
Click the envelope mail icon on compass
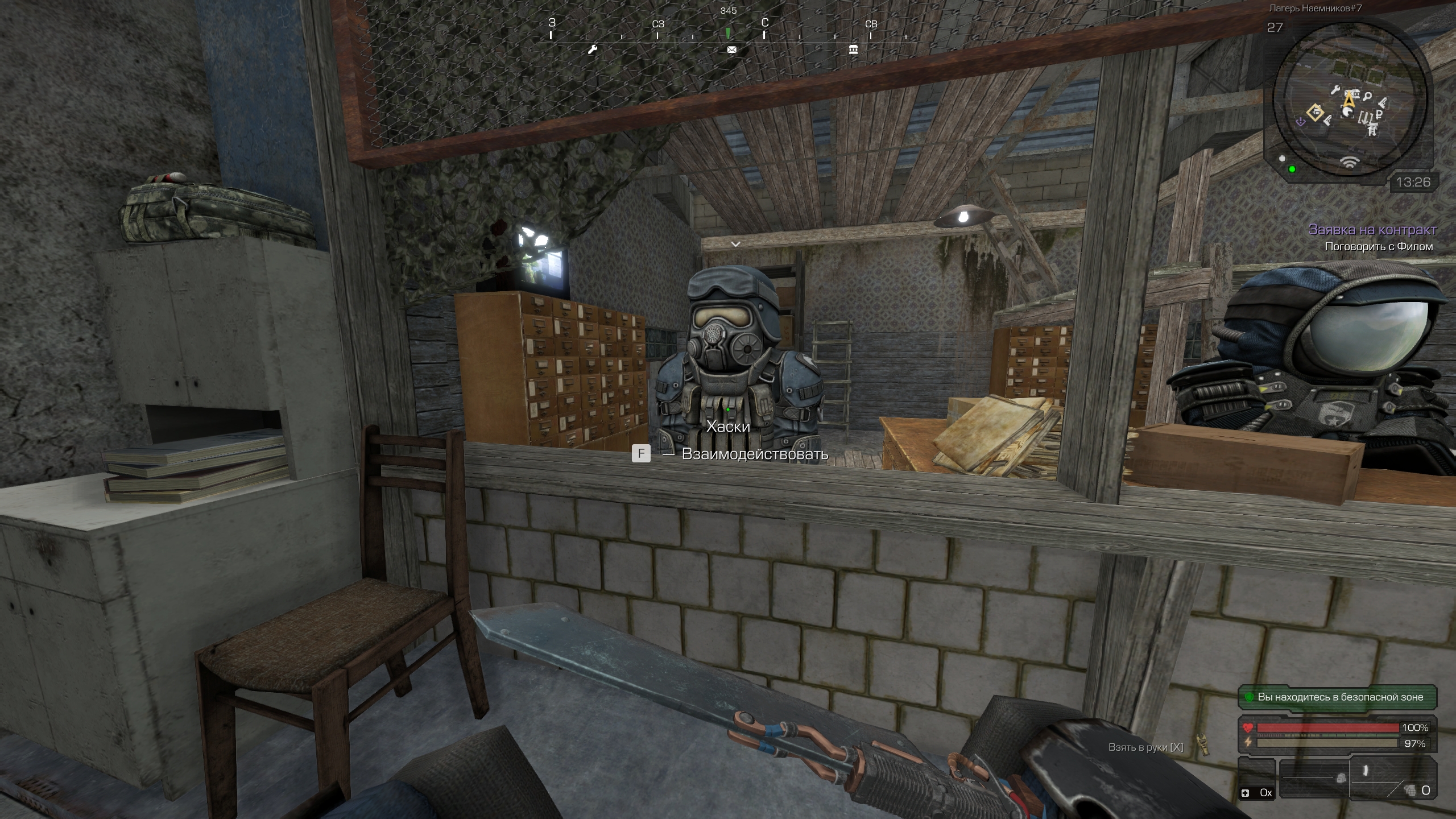click(732, 50)
